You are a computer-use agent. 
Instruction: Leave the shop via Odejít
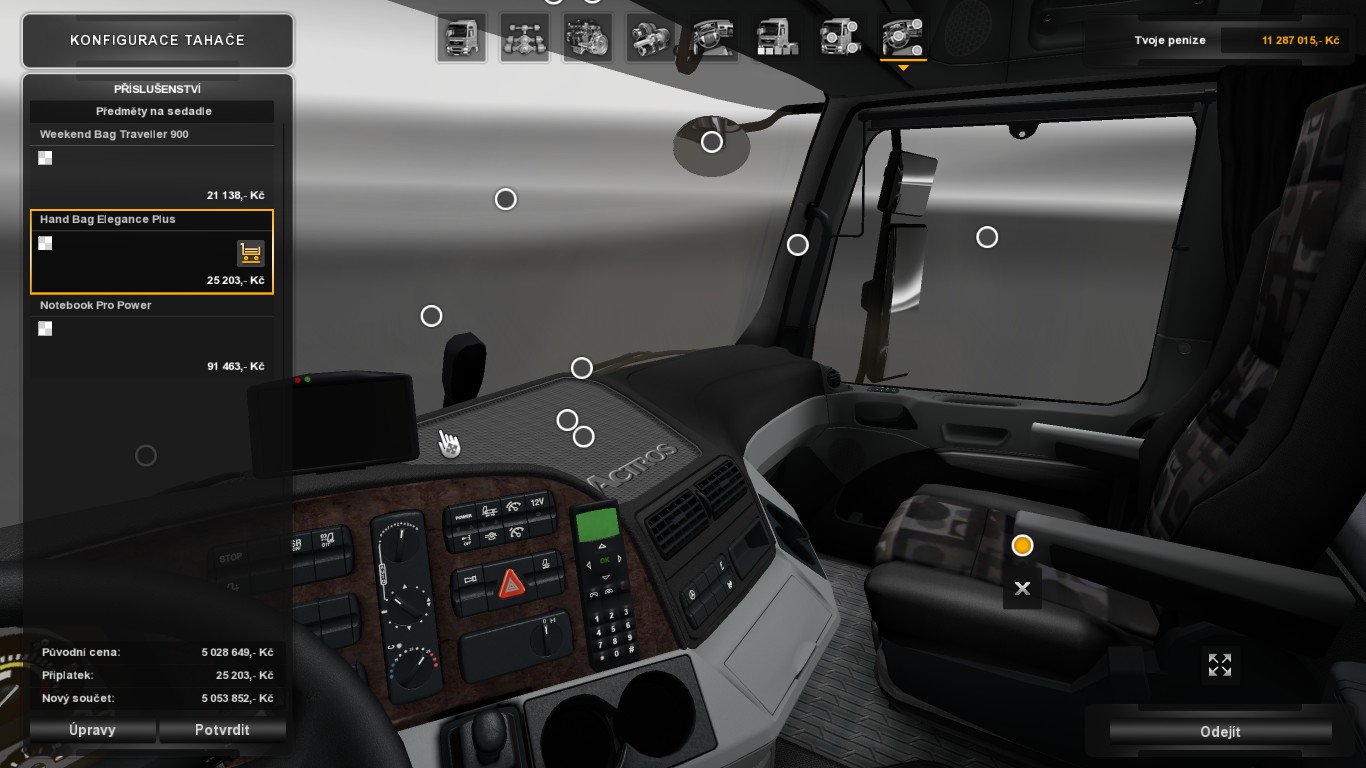(x=1220, y=732)
